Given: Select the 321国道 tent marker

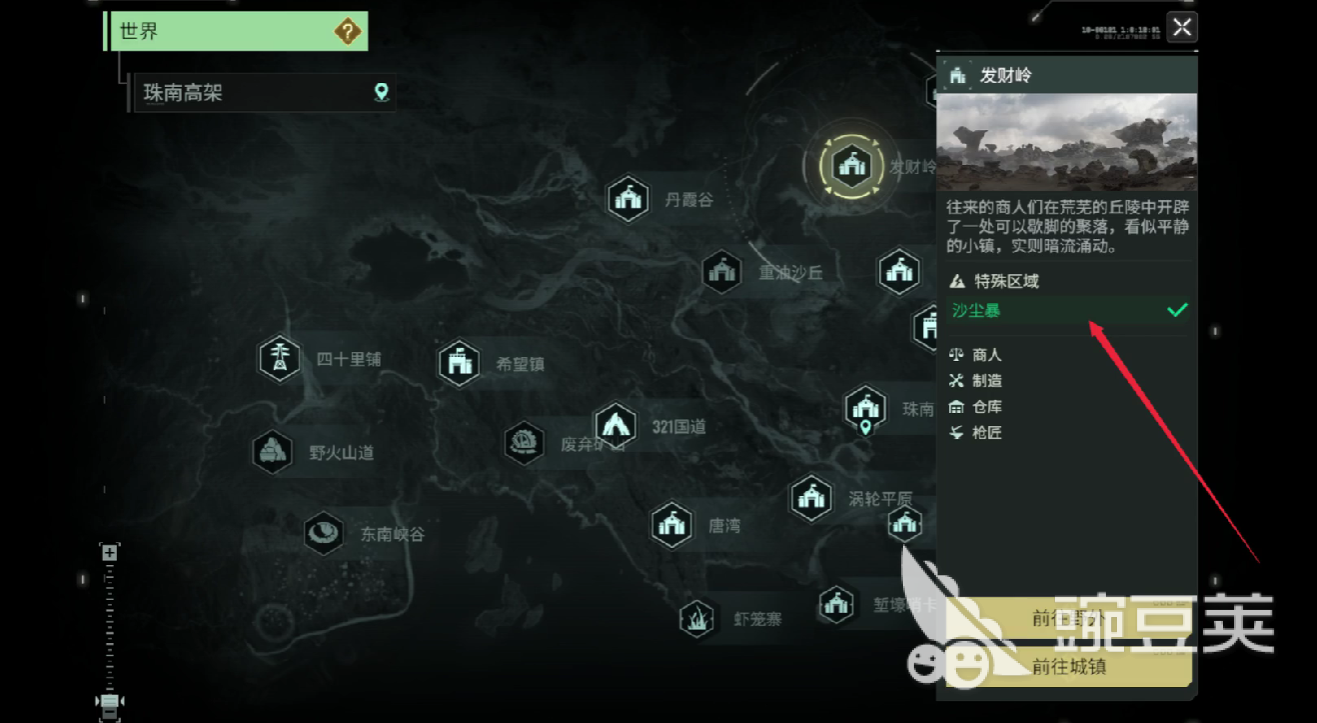Looking at the screenshot, I should [615, 426].
